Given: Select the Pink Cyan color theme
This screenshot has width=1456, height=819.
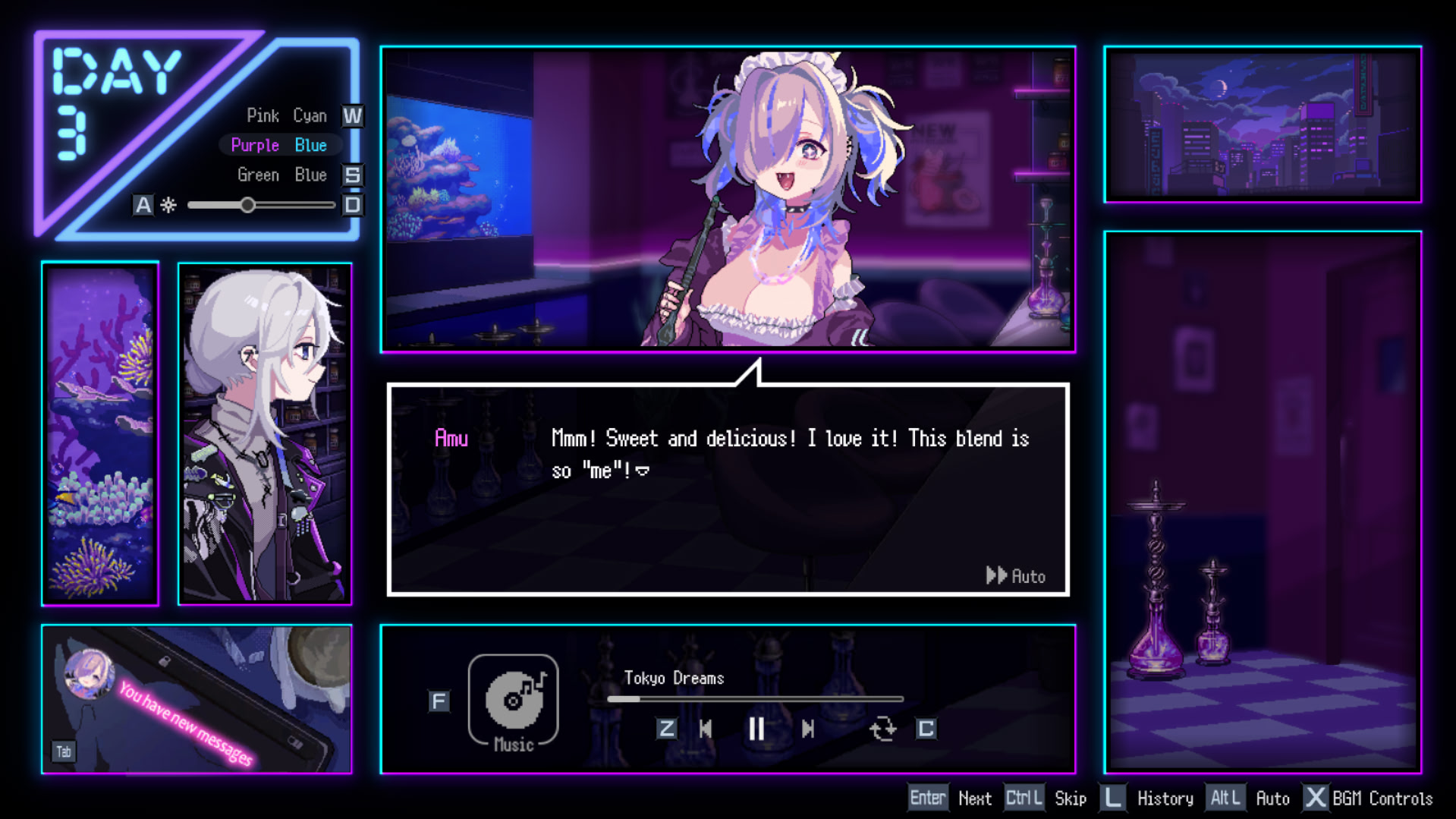Looking at the screenshot, I should (286, 116).
